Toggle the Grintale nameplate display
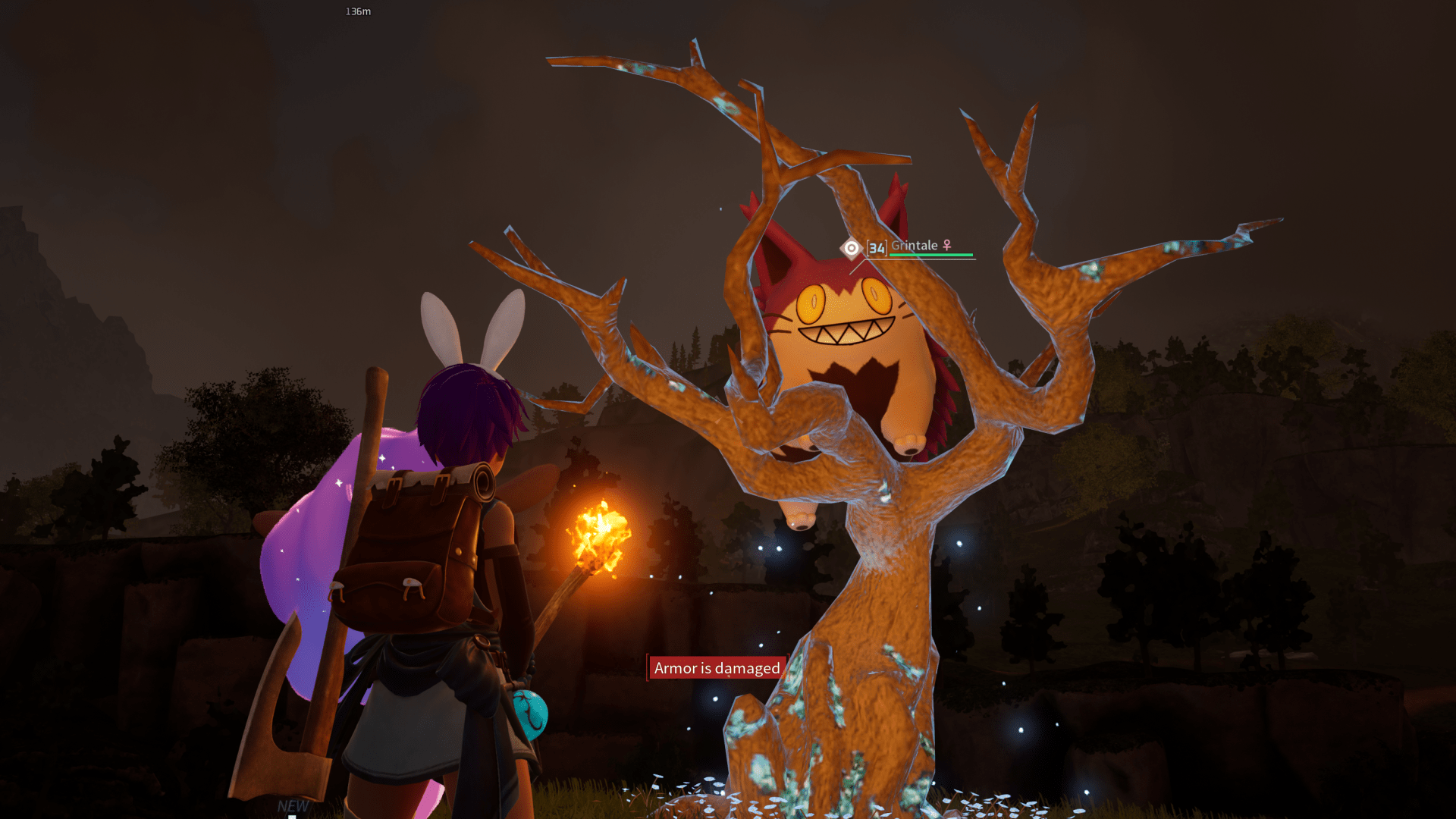Image resolution: width=1456 pixels, height=819 pixels. coord(915,245)
